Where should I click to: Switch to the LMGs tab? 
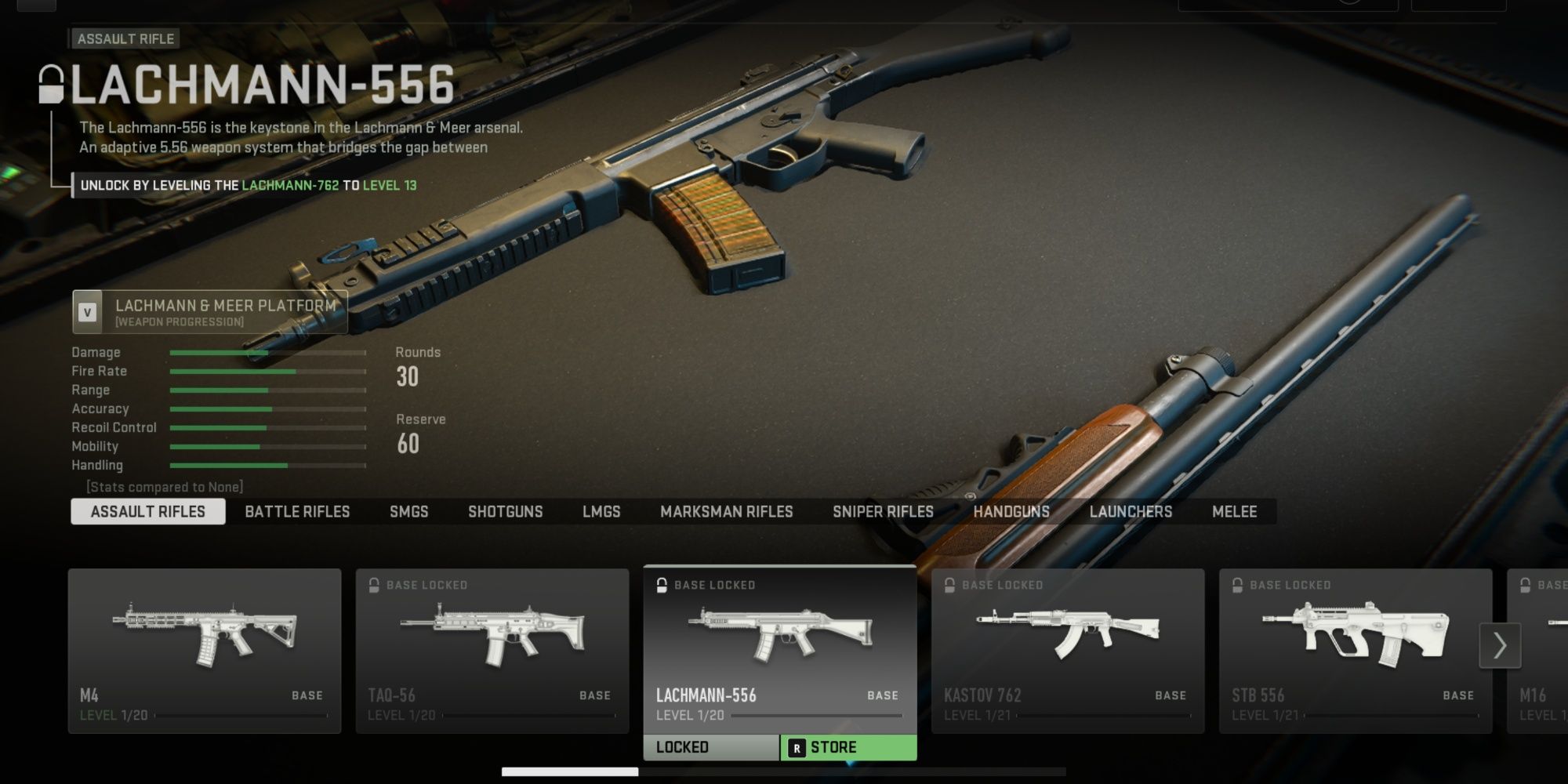click(x=601, y=512)
